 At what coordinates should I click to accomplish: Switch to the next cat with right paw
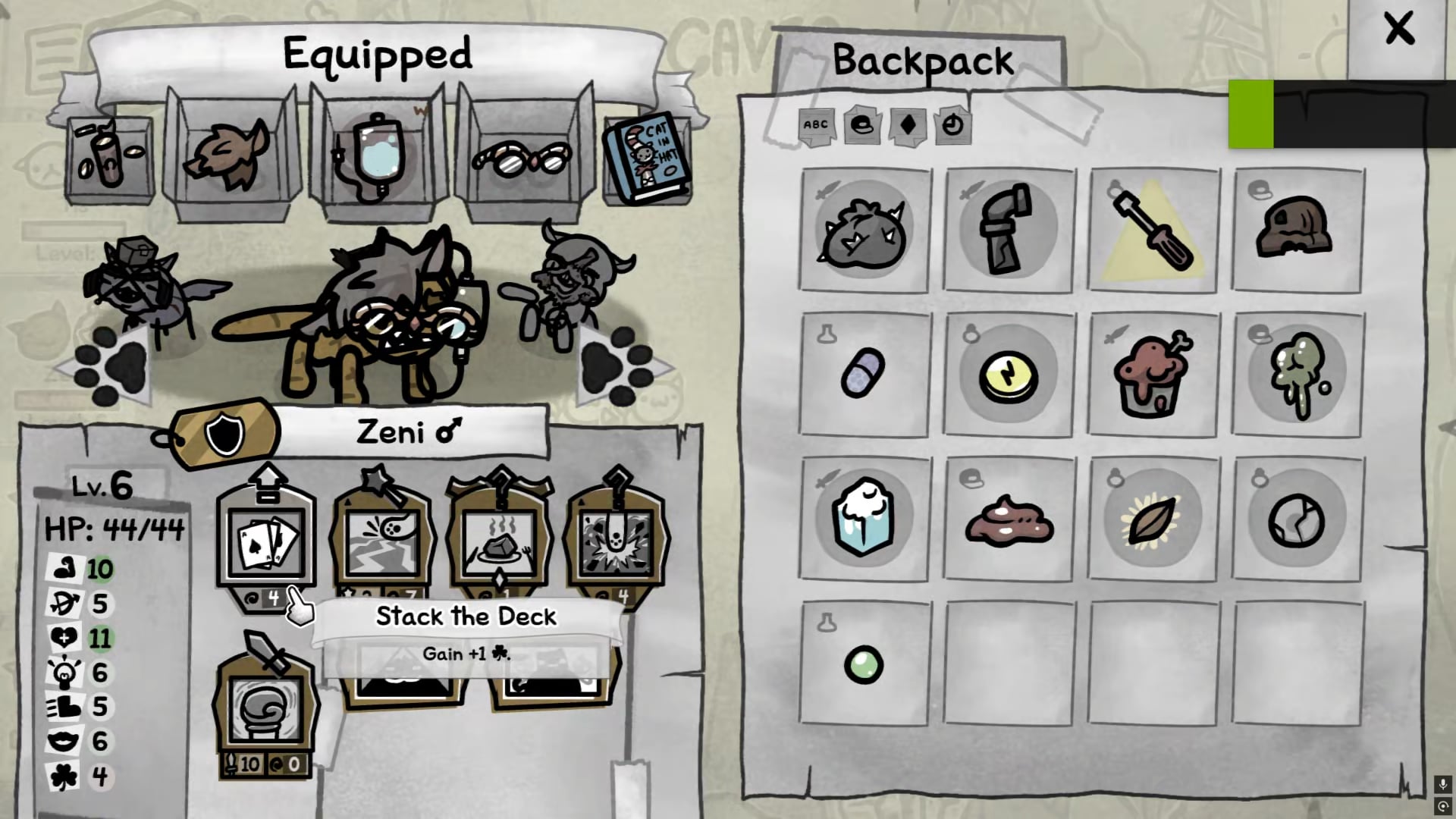click(620, 366)
